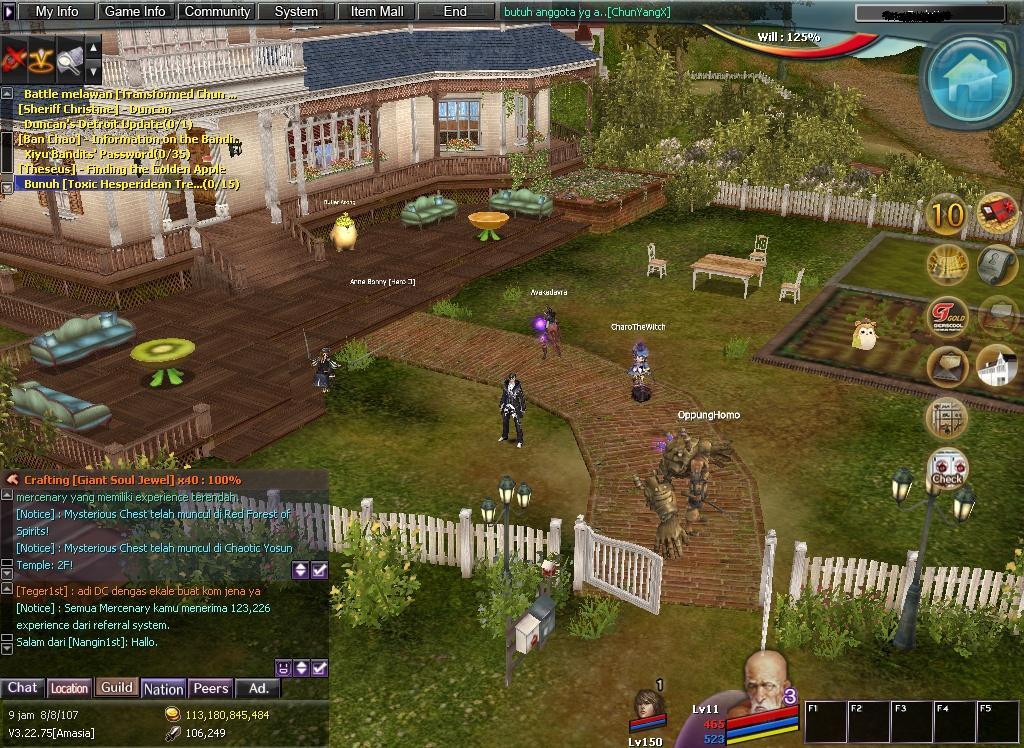This screenshot has height=748, width=1024.
Task: Open the white house icon
Action: tap(996, 367)
